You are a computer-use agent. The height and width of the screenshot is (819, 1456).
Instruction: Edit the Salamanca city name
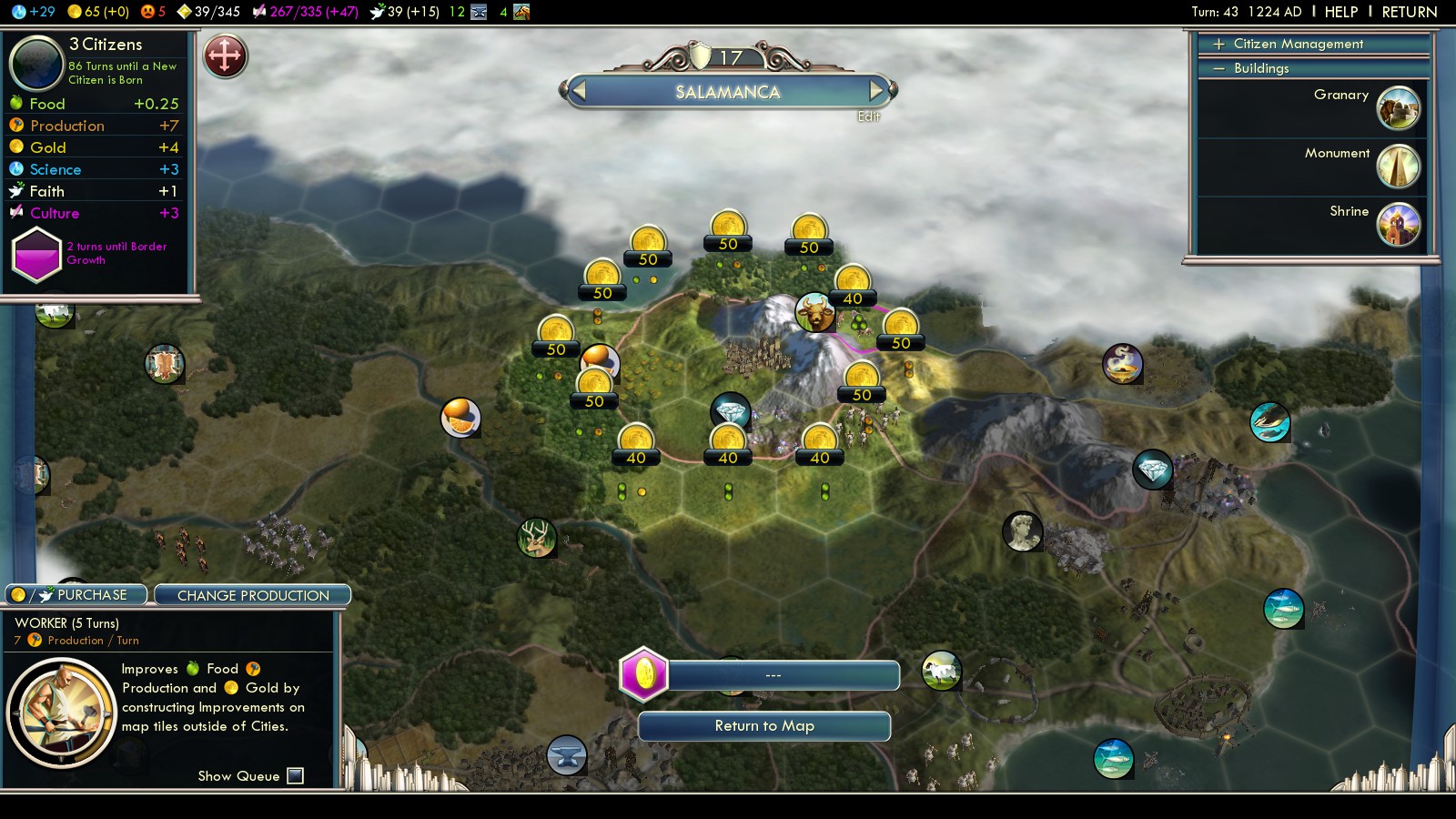click(x=868, y=116)
